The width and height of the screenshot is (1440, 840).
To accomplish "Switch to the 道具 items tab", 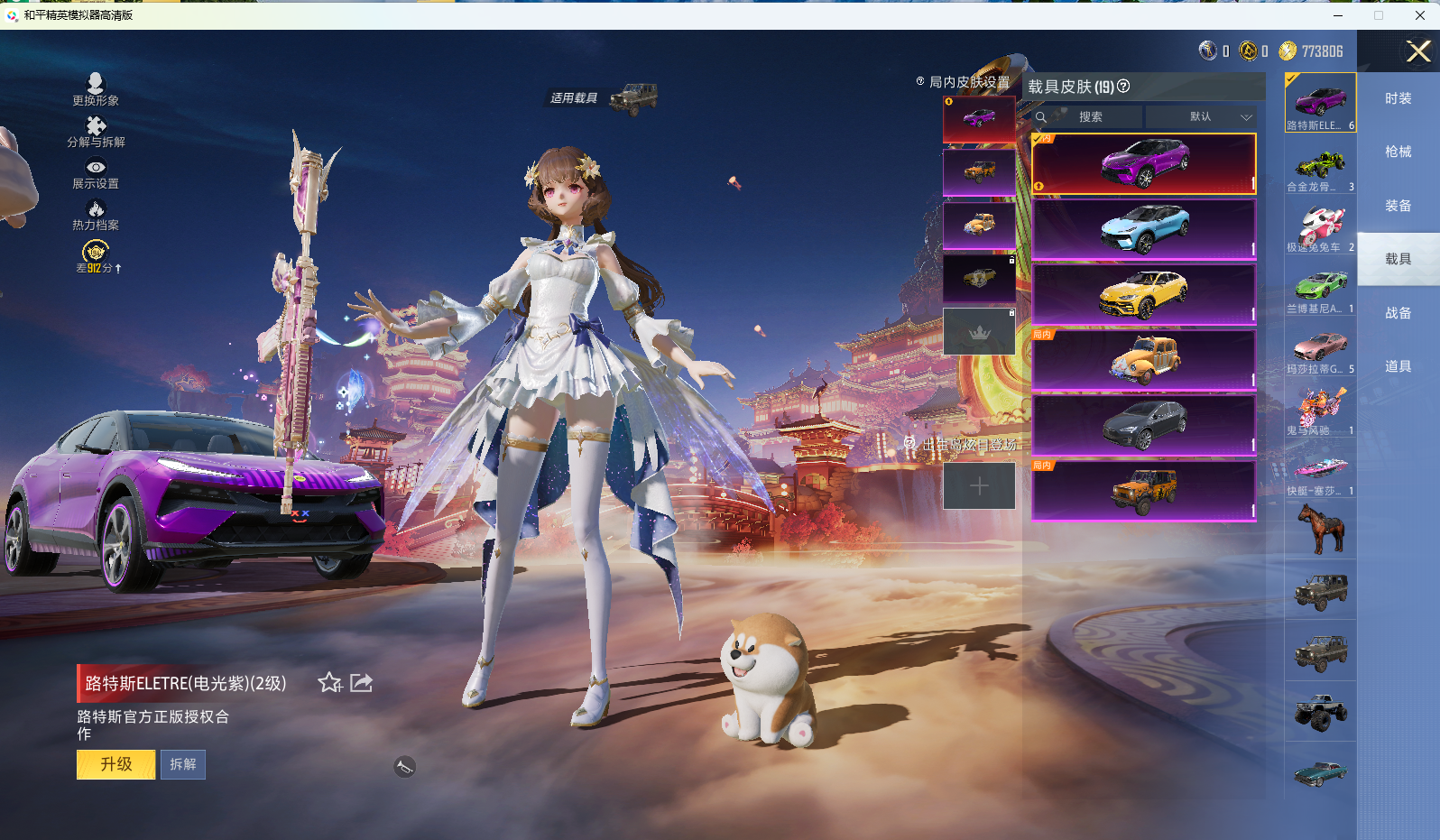I will (1398, 366).
